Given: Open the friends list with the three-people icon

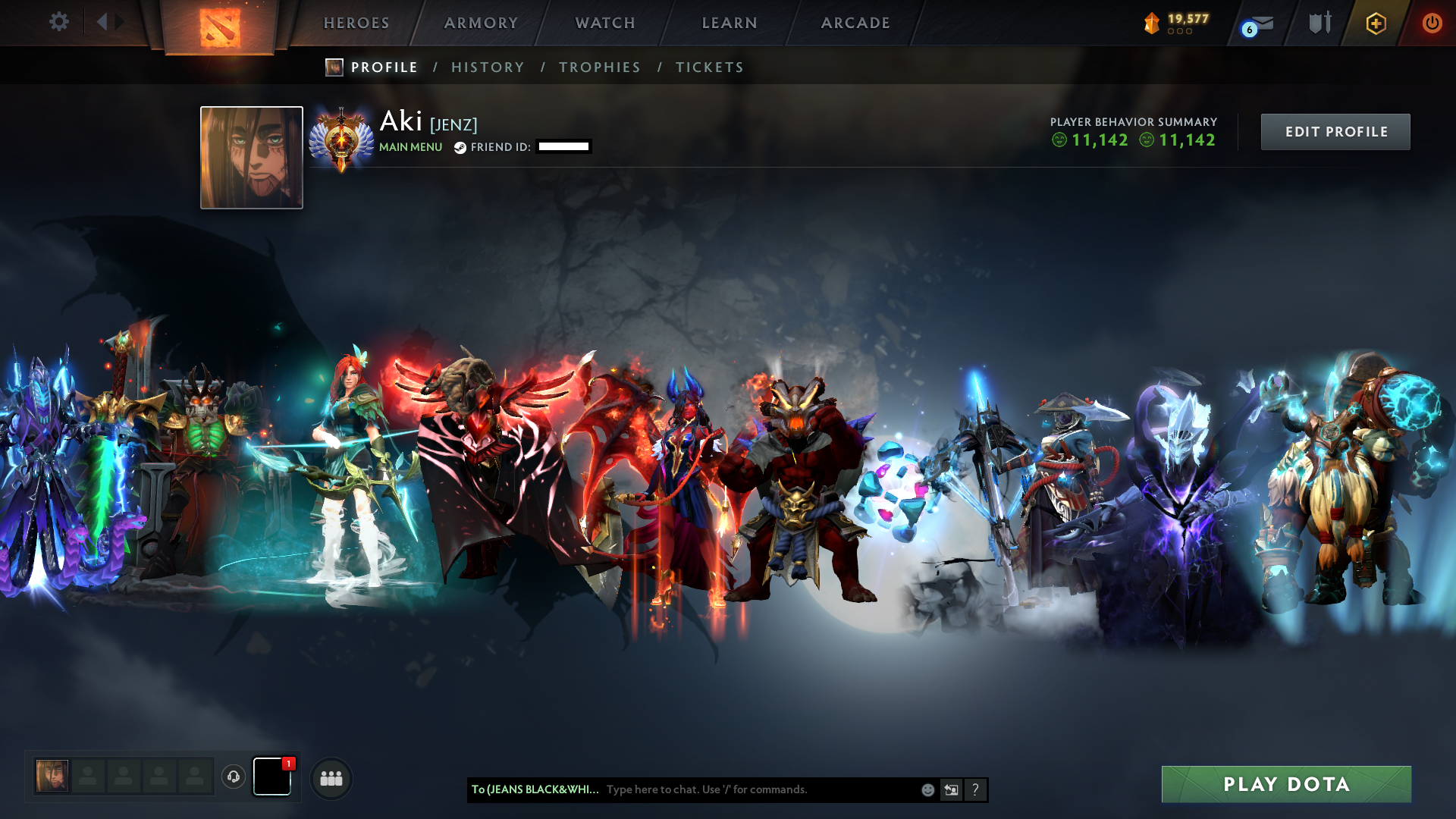Looking at the screenshot, I should [x=331, y=777].
